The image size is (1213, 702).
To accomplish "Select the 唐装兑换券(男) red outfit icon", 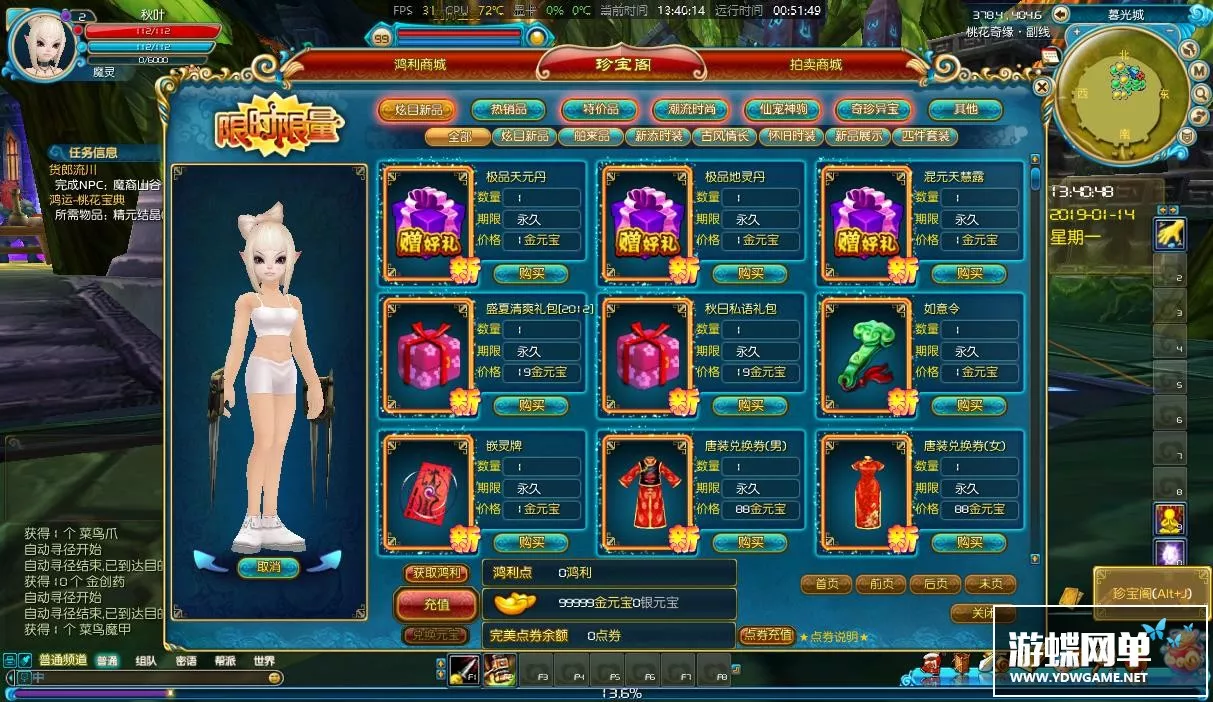I will 645,492.
